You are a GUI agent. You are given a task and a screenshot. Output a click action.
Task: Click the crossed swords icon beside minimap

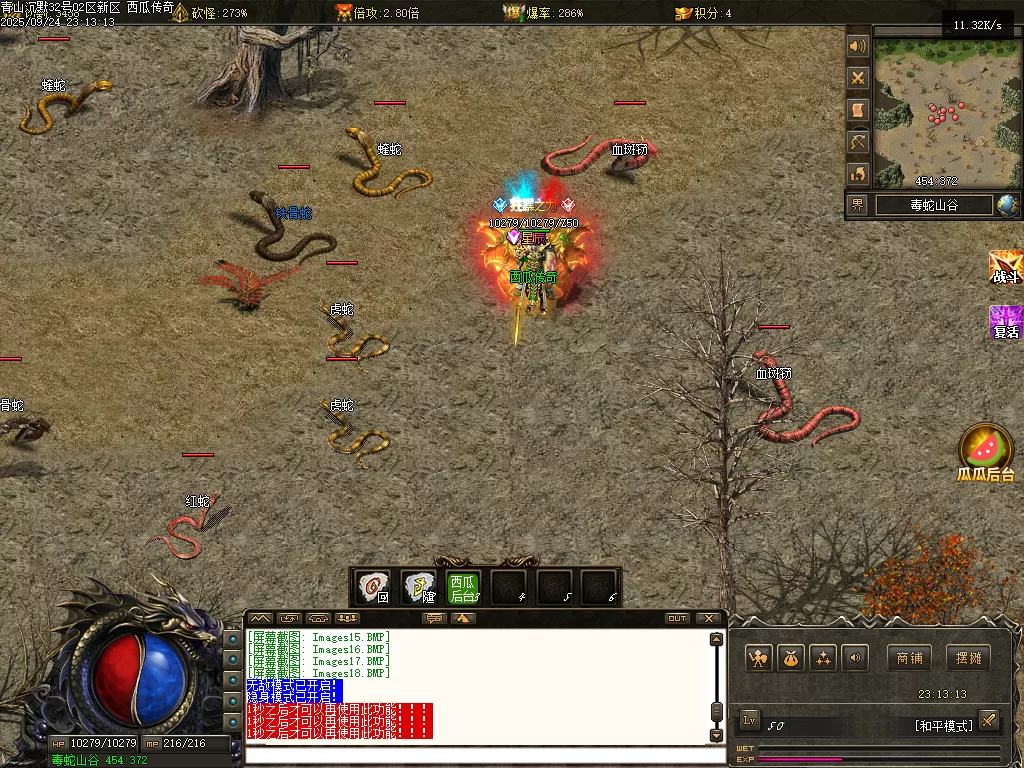858,78
